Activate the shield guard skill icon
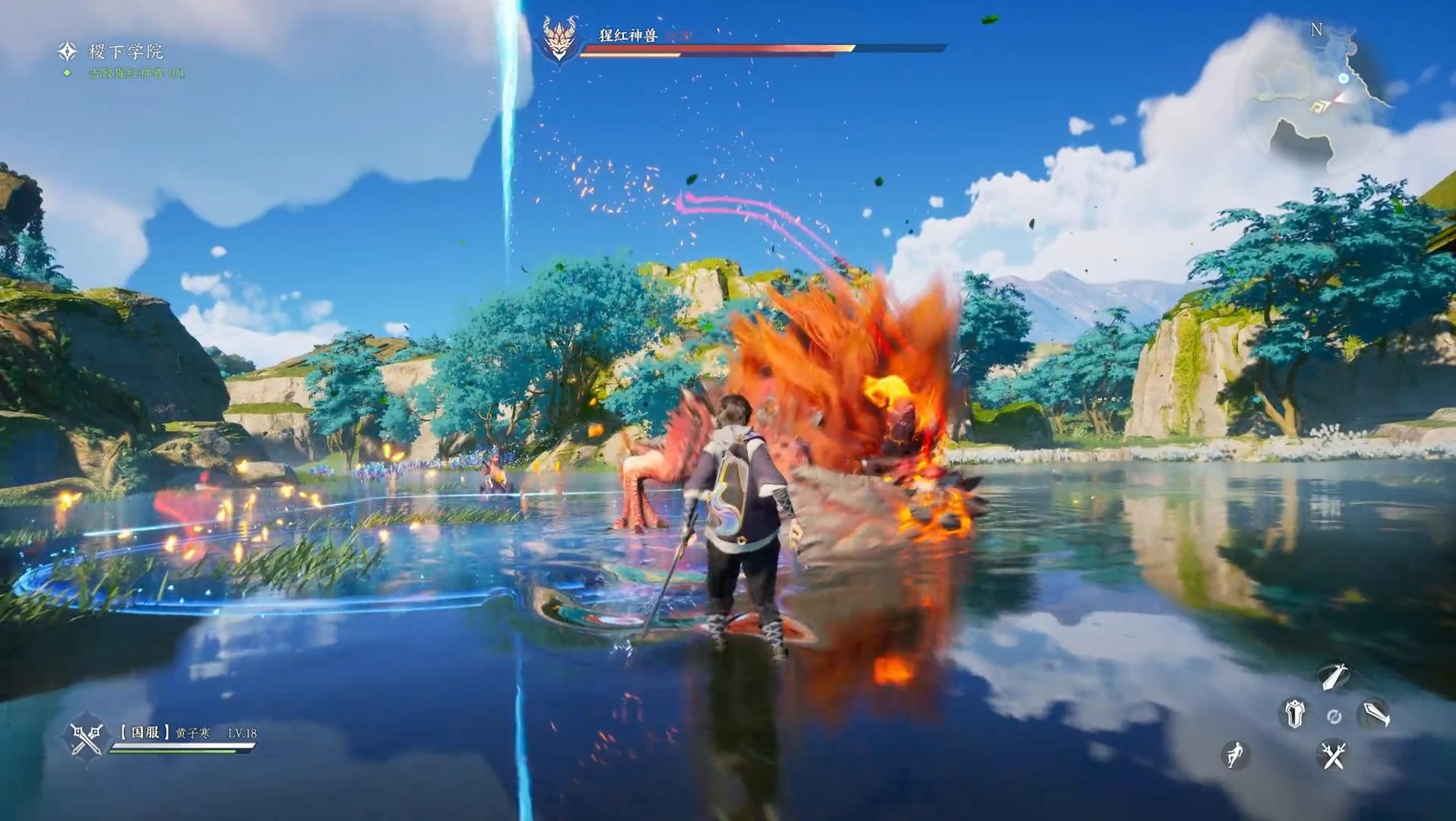This screenshot has width=1456, height=821. [x=1294, y=713]
